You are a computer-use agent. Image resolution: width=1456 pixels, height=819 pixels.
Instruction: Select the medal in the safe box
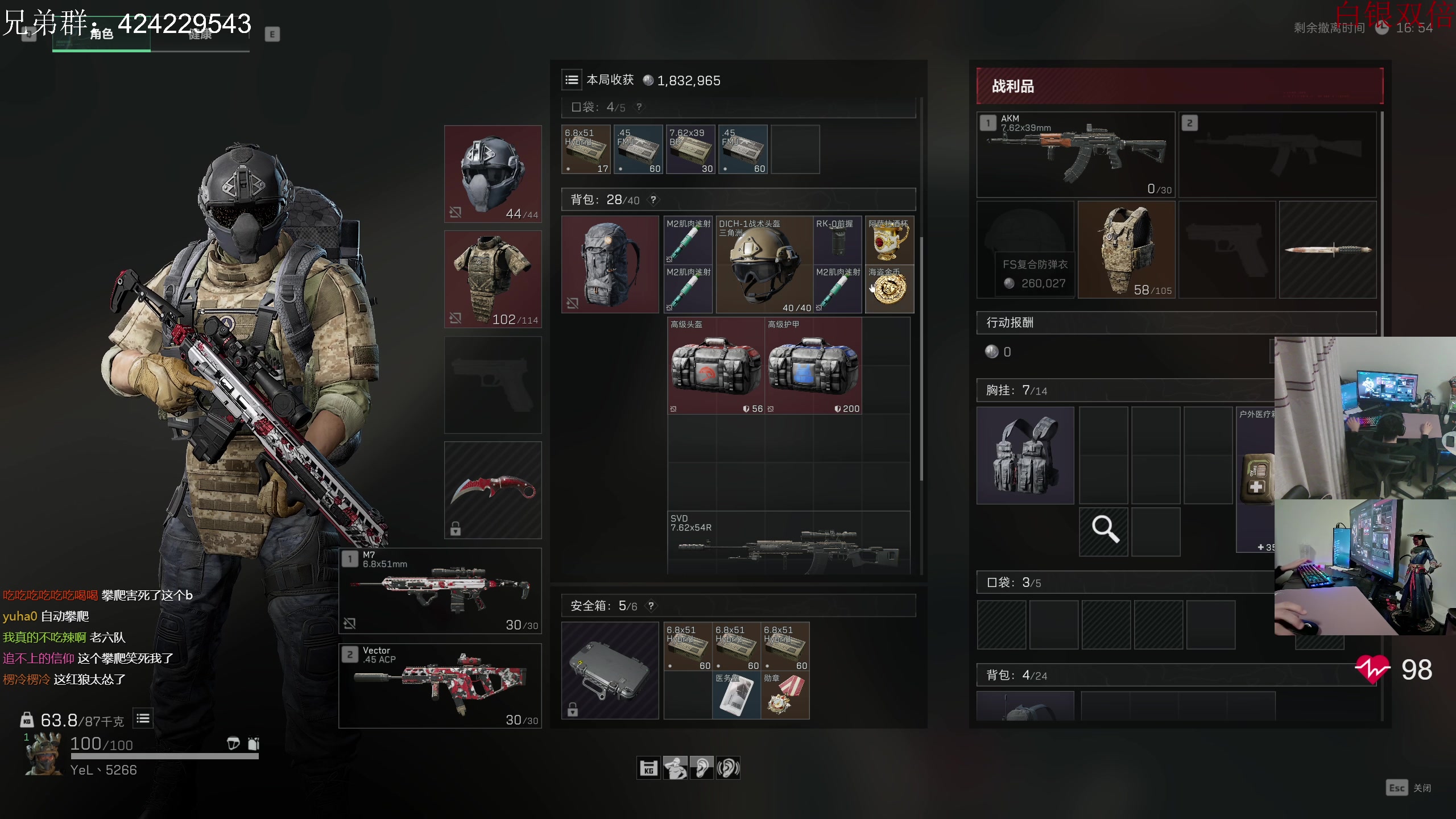[x=785, y=695]
